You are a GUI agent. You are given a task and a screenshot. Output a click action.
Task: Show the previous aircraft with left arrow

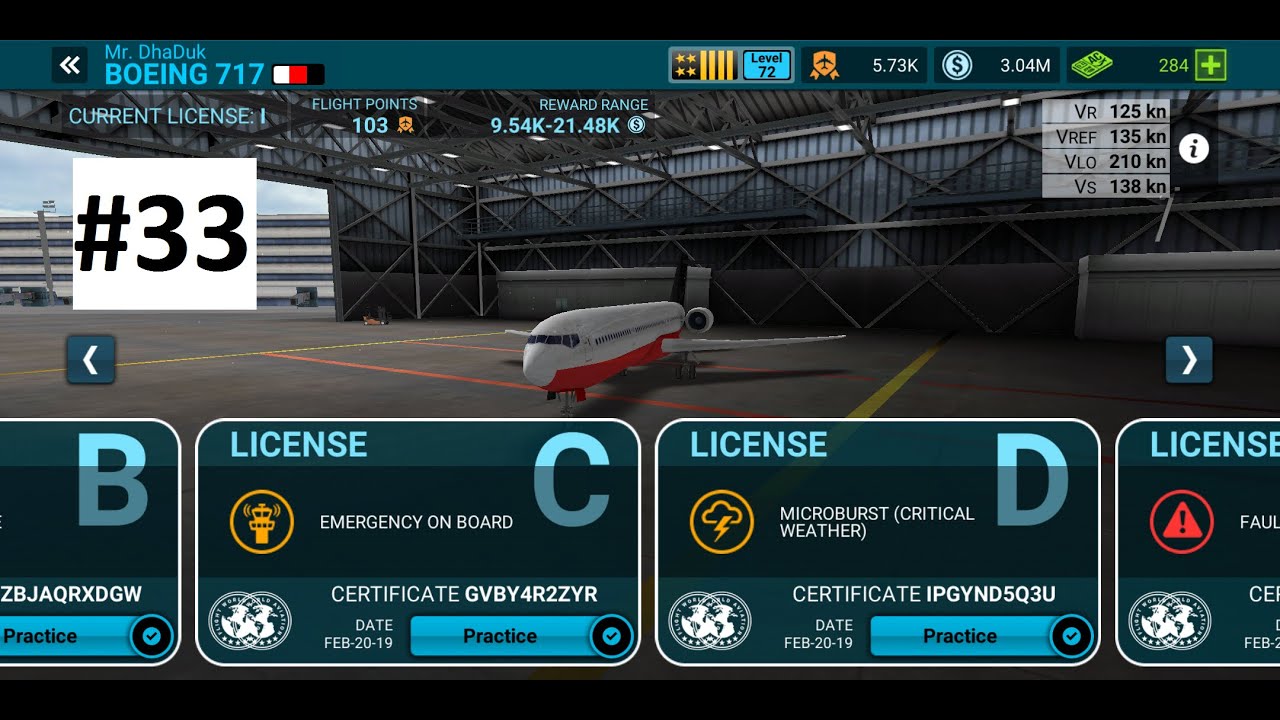(91, 360)
